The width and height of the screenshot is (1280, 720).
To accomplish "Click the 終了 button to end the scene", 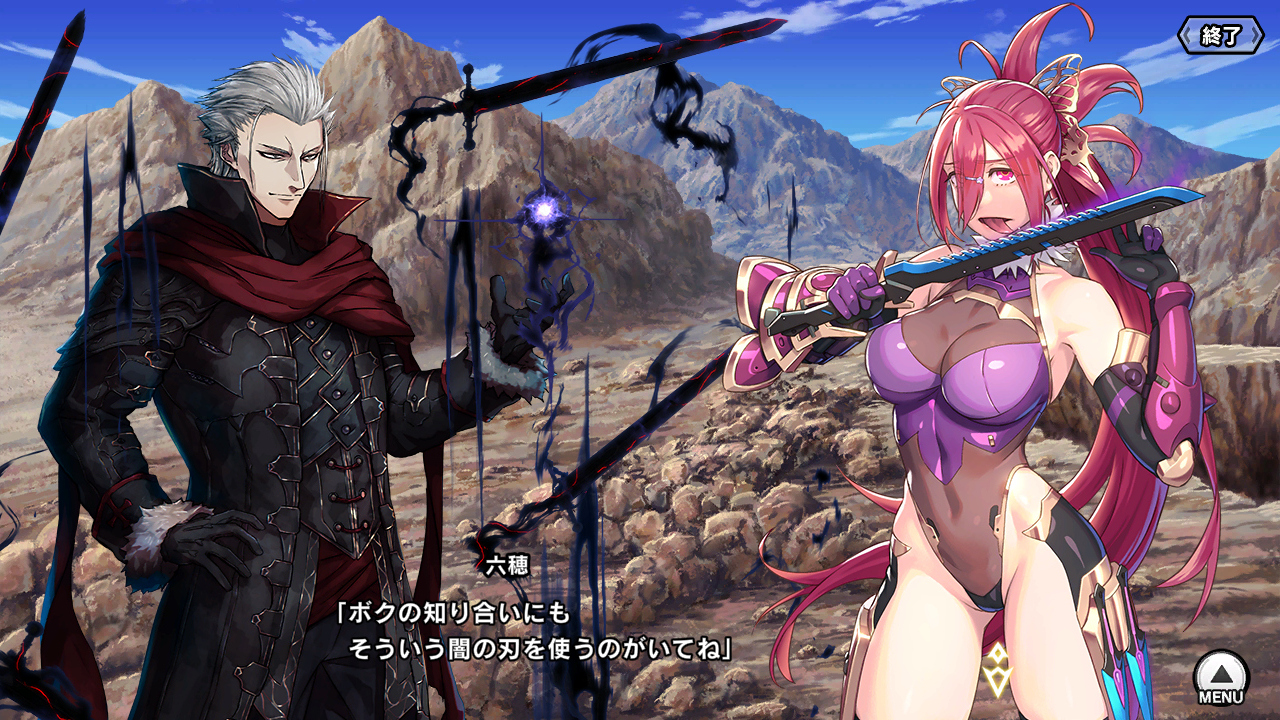I will [1220, 36].
